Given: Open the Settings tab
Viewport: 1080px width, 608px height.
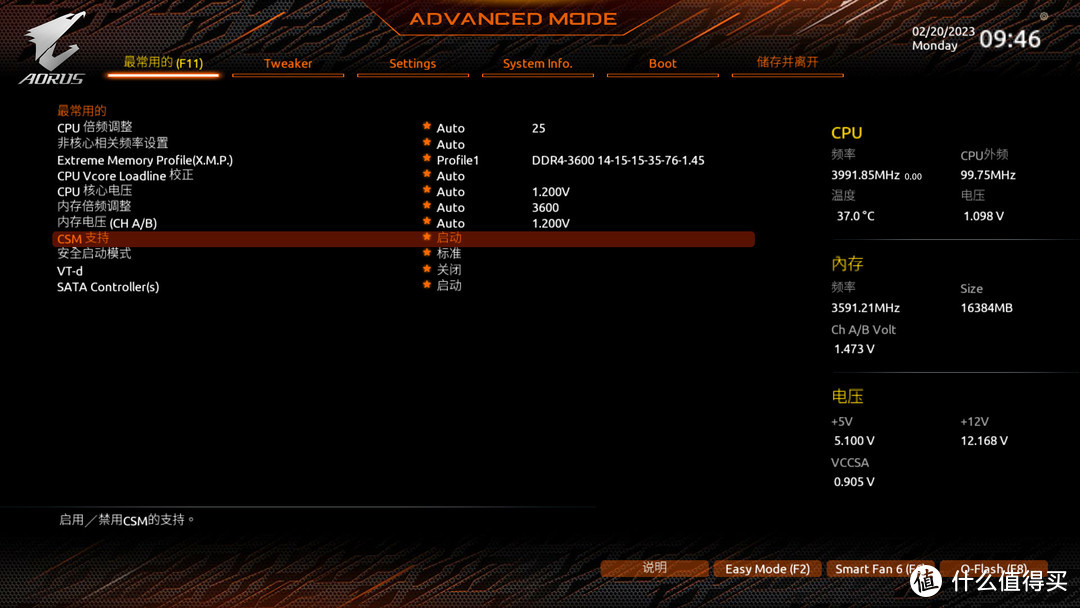Looking at the screenshot, I should coord(412,64).
